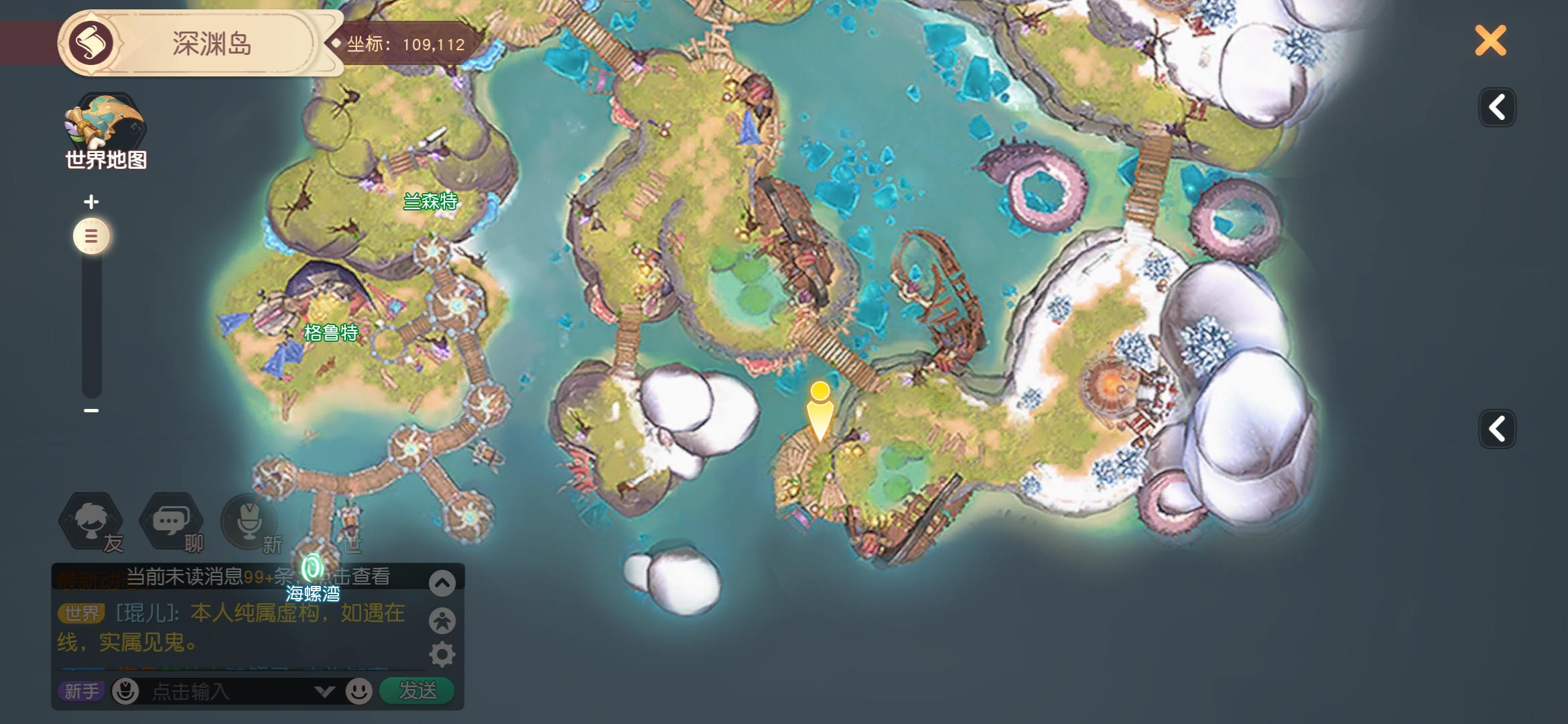Zoom in with the plus button

(x=91, y=201)
